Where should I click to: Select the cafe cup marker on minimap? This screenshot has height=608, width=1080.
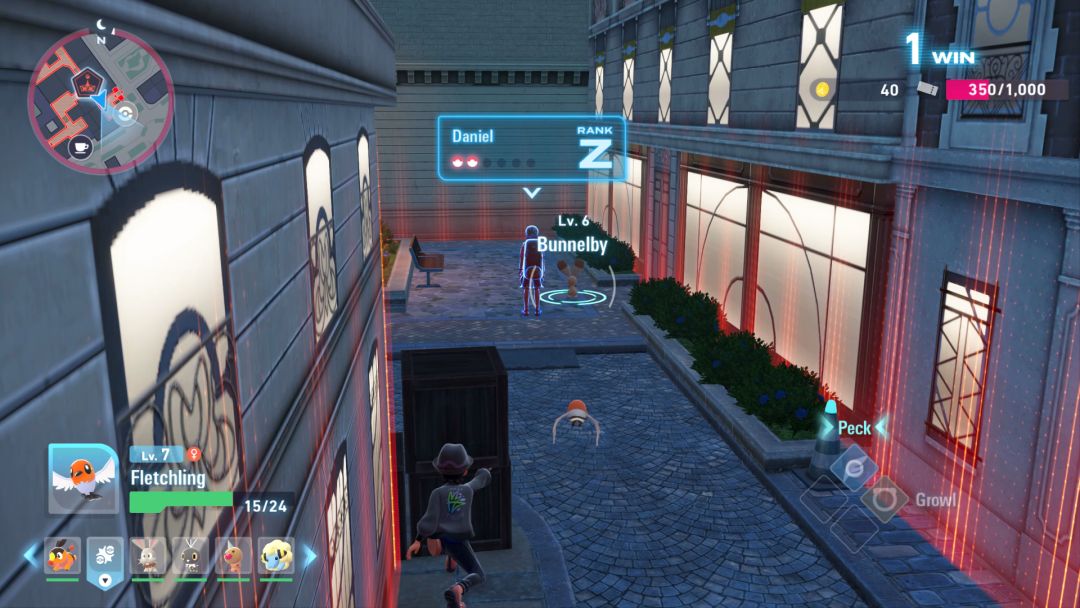(80, 147)
